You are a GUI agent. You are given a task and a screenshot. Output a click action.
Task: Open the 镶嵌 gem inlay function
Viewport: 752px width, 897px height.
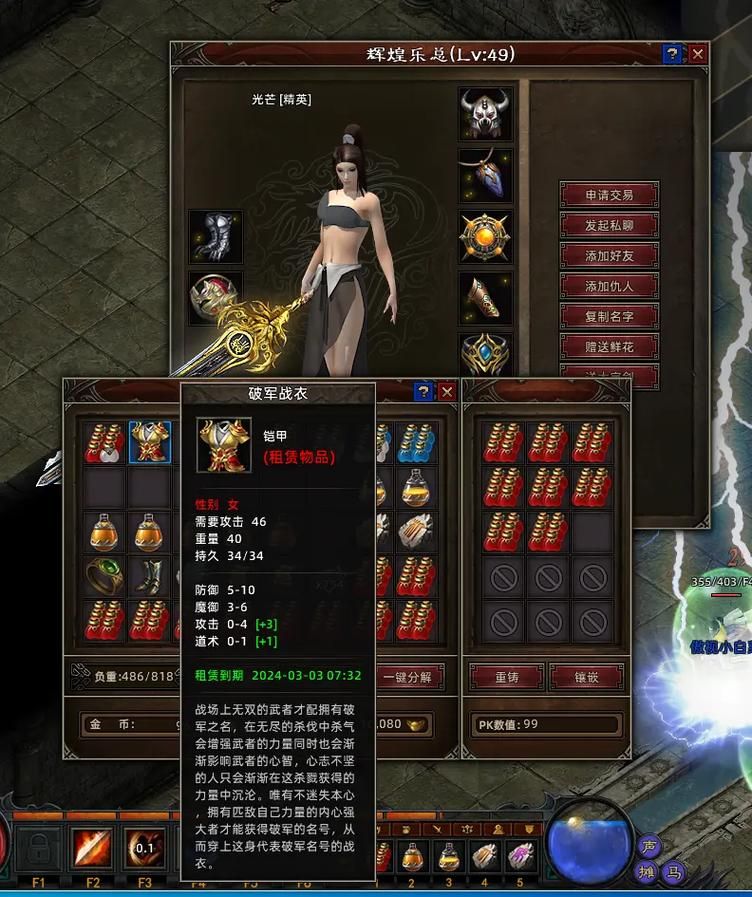[x=587, y=677]
